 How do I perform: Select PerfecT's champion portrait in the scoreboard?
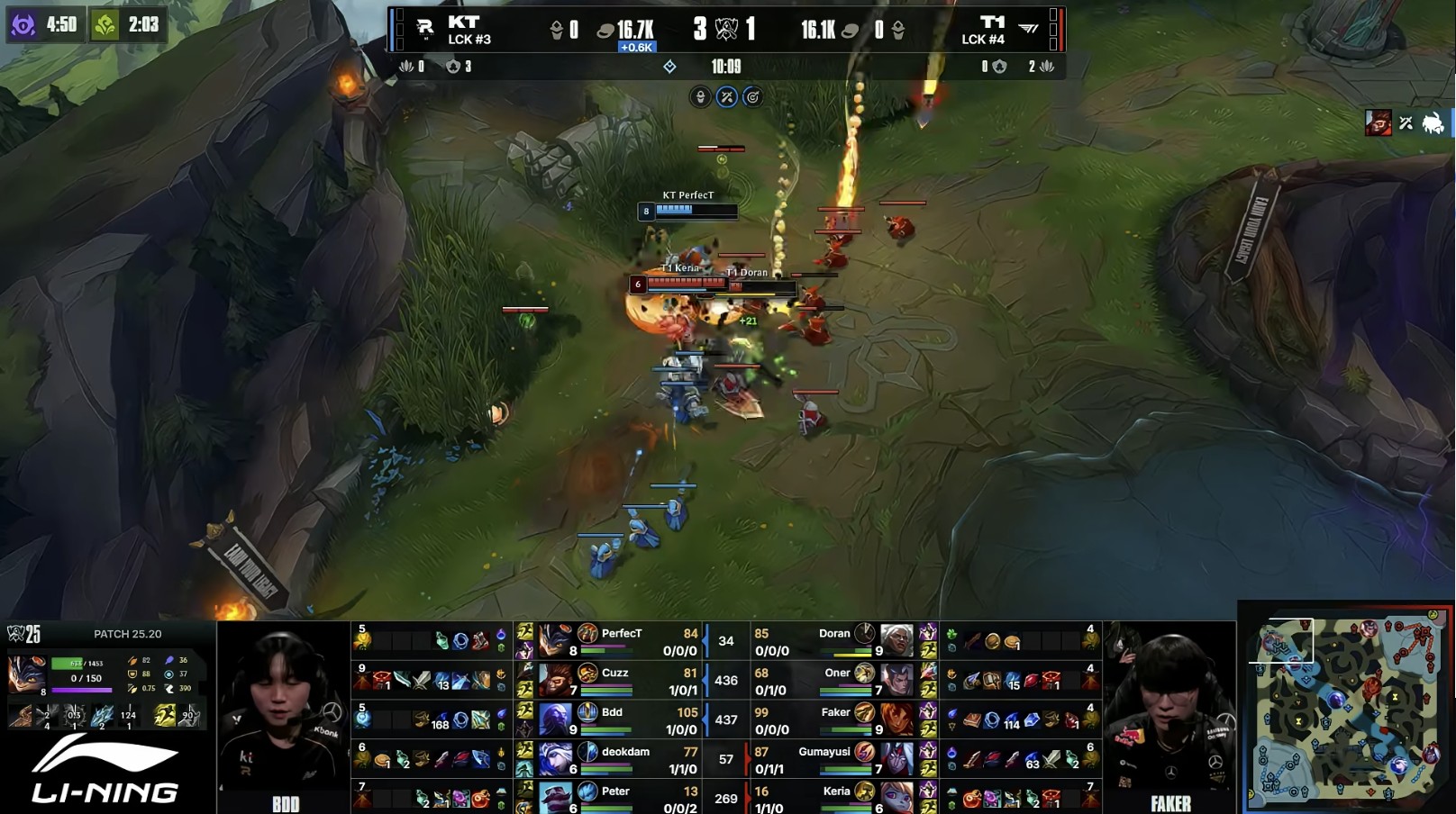coord(555,640)
